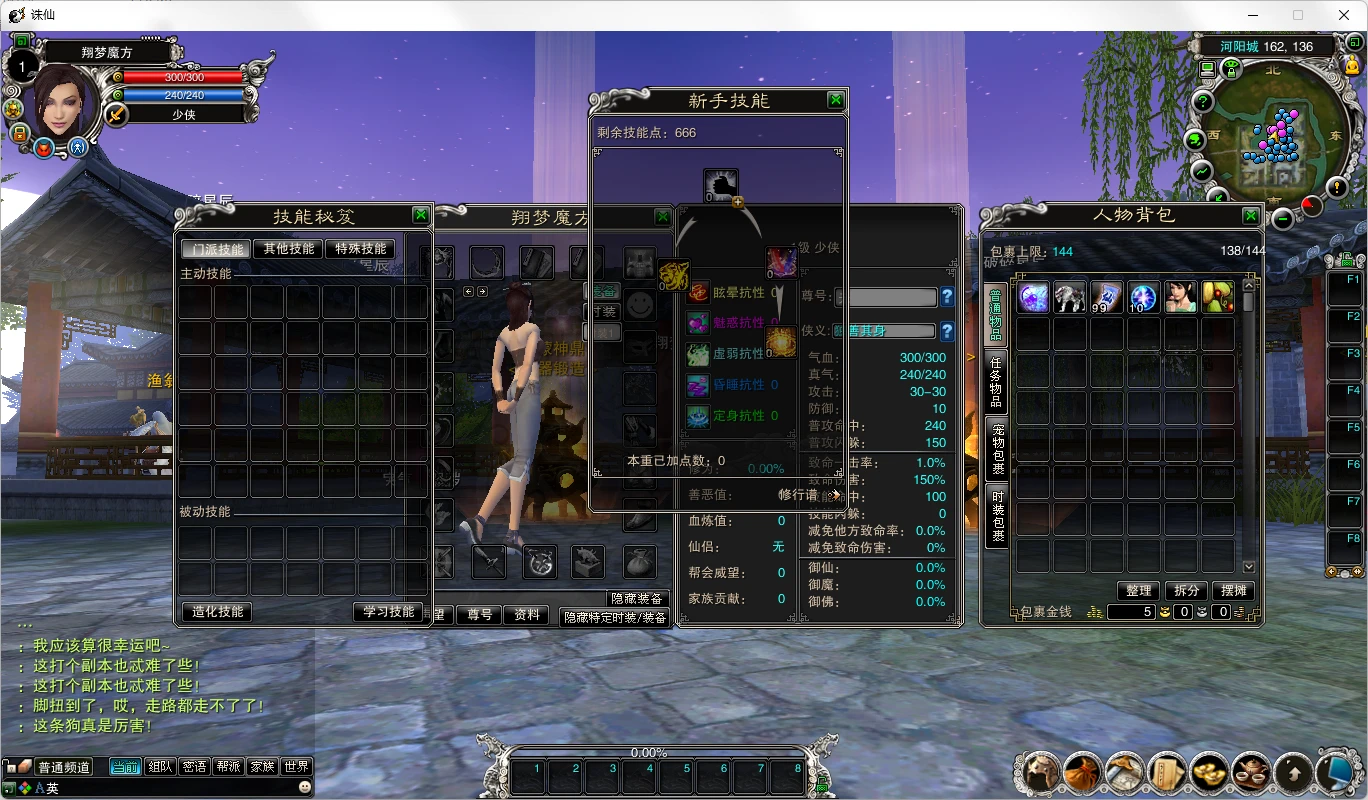Switch chat to the 组队 channel
The height and width of the screenshot is (800, 1368).
[160, 767]
